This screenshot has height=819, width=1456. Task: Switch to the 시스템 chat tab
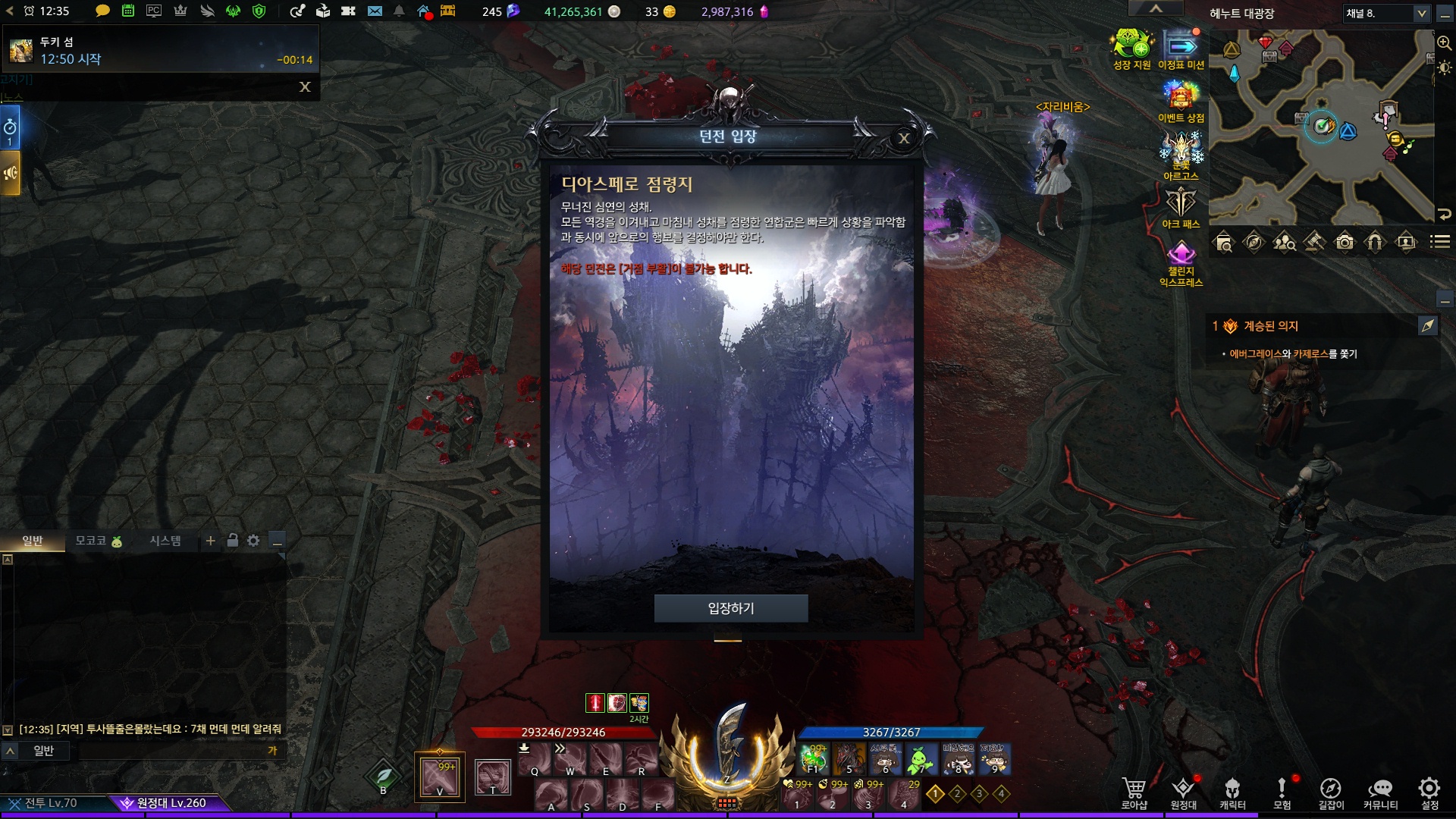pos(165,541)
